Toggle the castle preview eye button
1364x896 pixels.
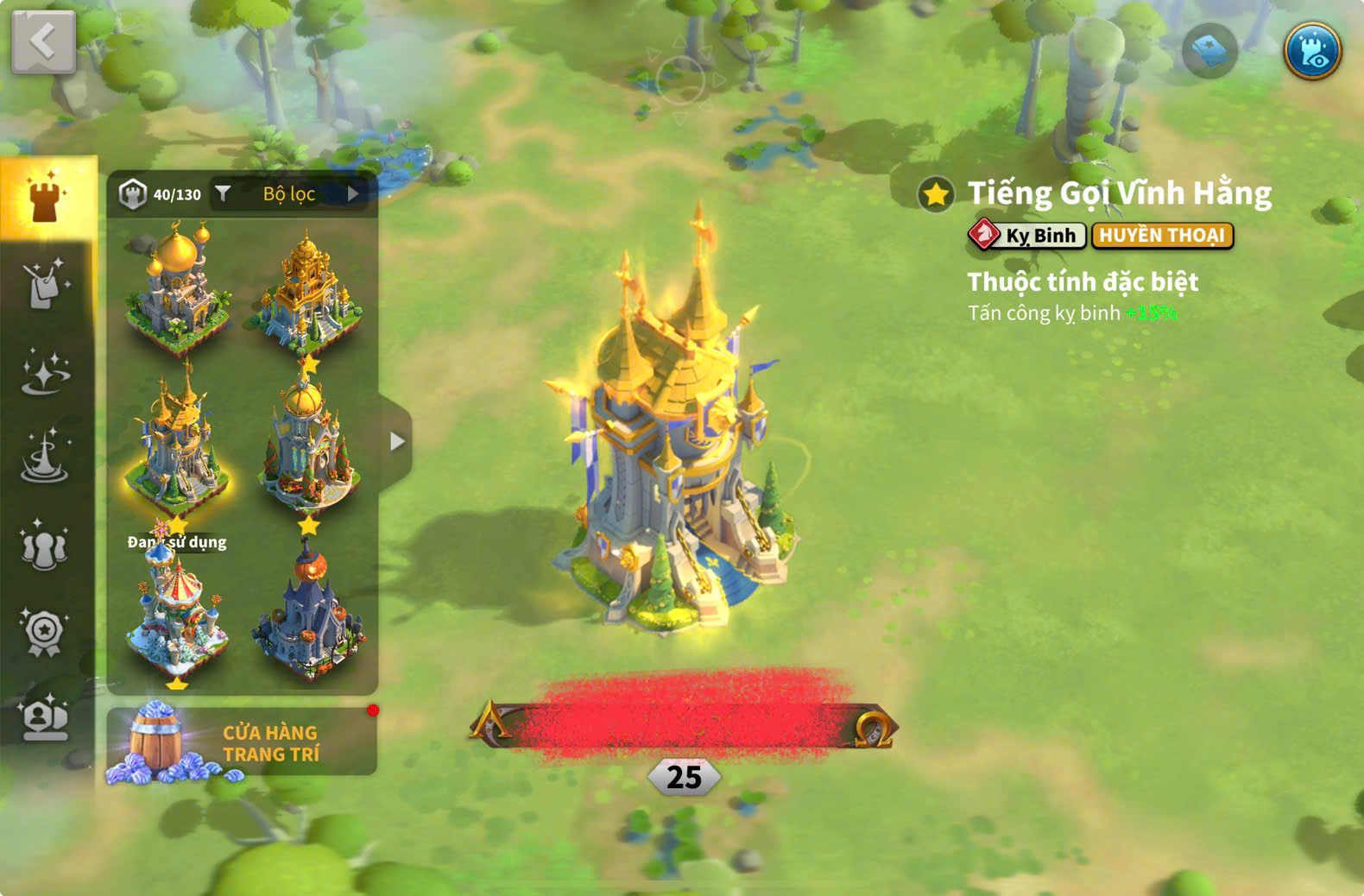(x=1311, y=51)
